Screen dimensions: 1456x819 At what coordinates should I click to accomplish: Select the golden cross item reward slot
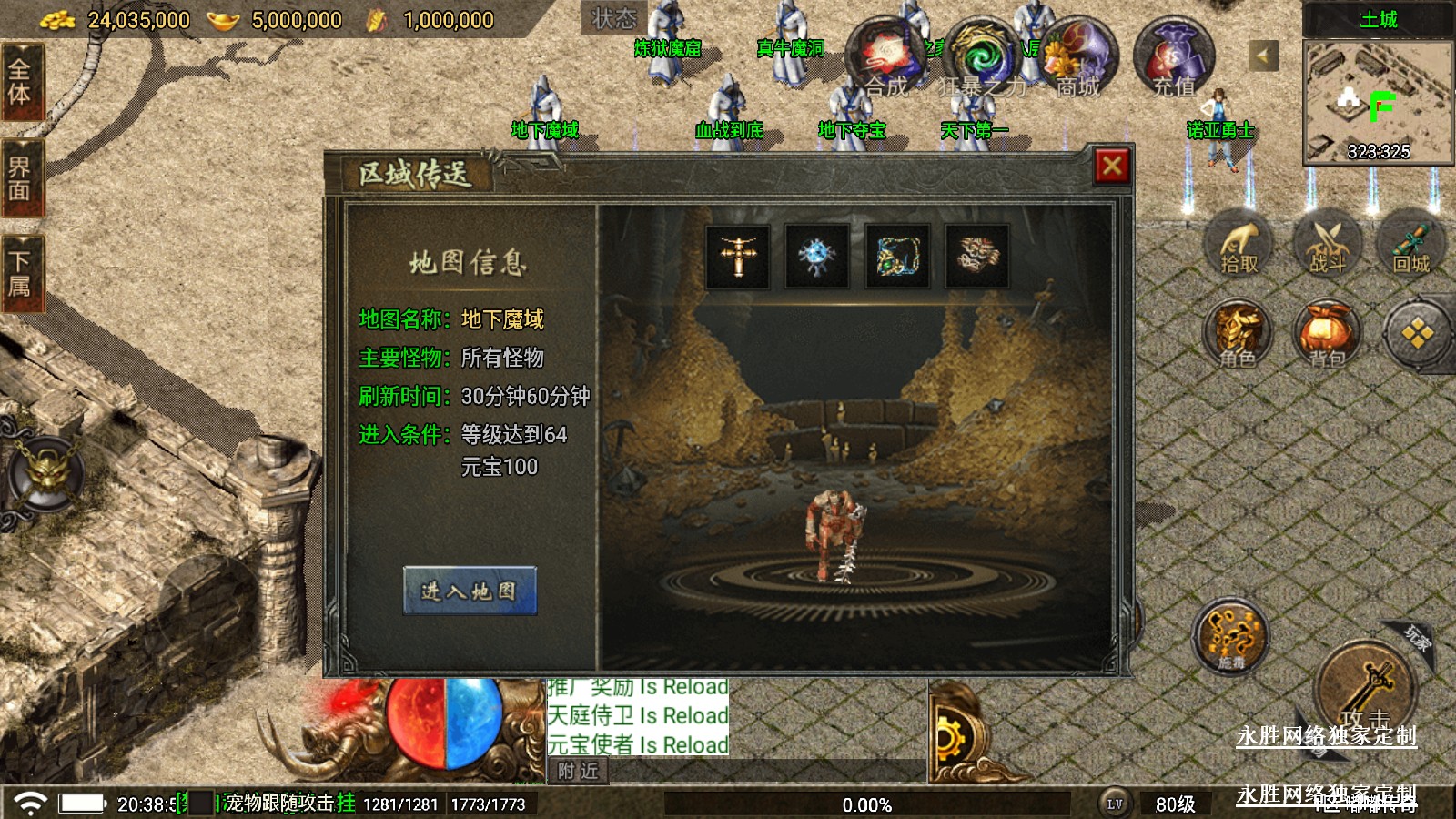point(738,256)
